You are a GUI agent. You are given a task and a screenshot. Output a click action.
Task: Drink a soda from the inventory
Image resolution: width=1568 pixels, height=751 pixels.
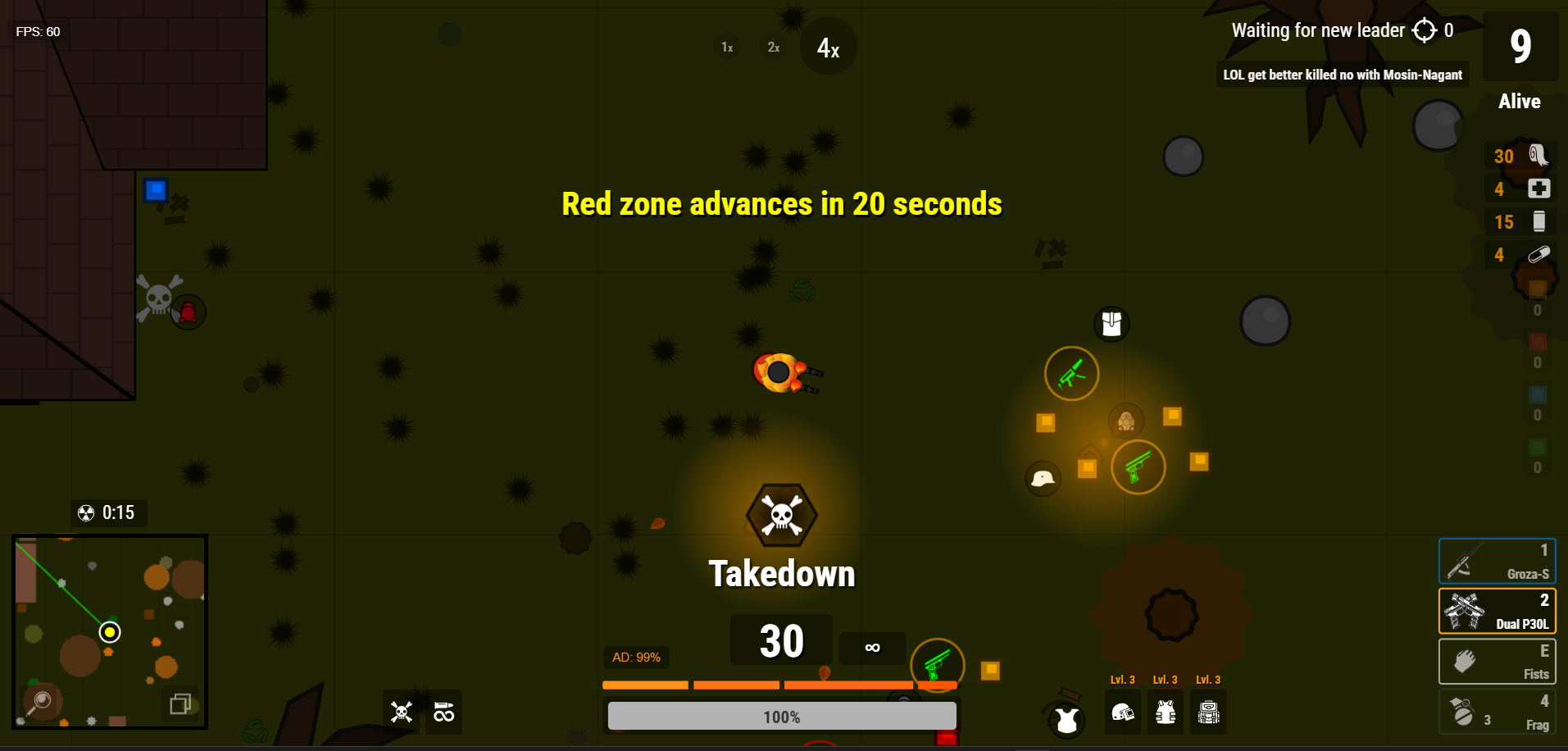[1538, 221]
